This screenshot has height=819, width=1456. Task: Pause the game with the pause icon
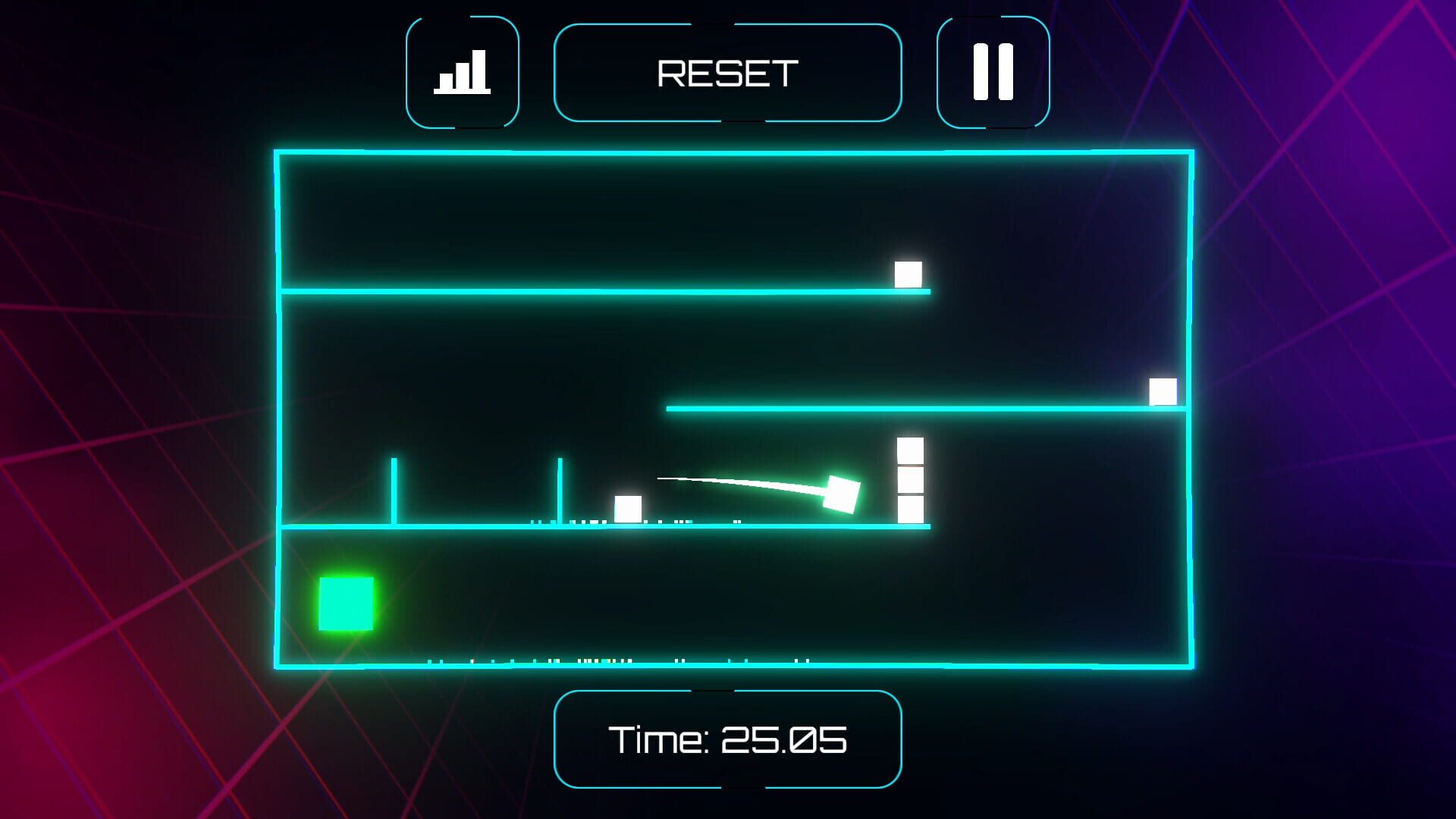(992, 70)
